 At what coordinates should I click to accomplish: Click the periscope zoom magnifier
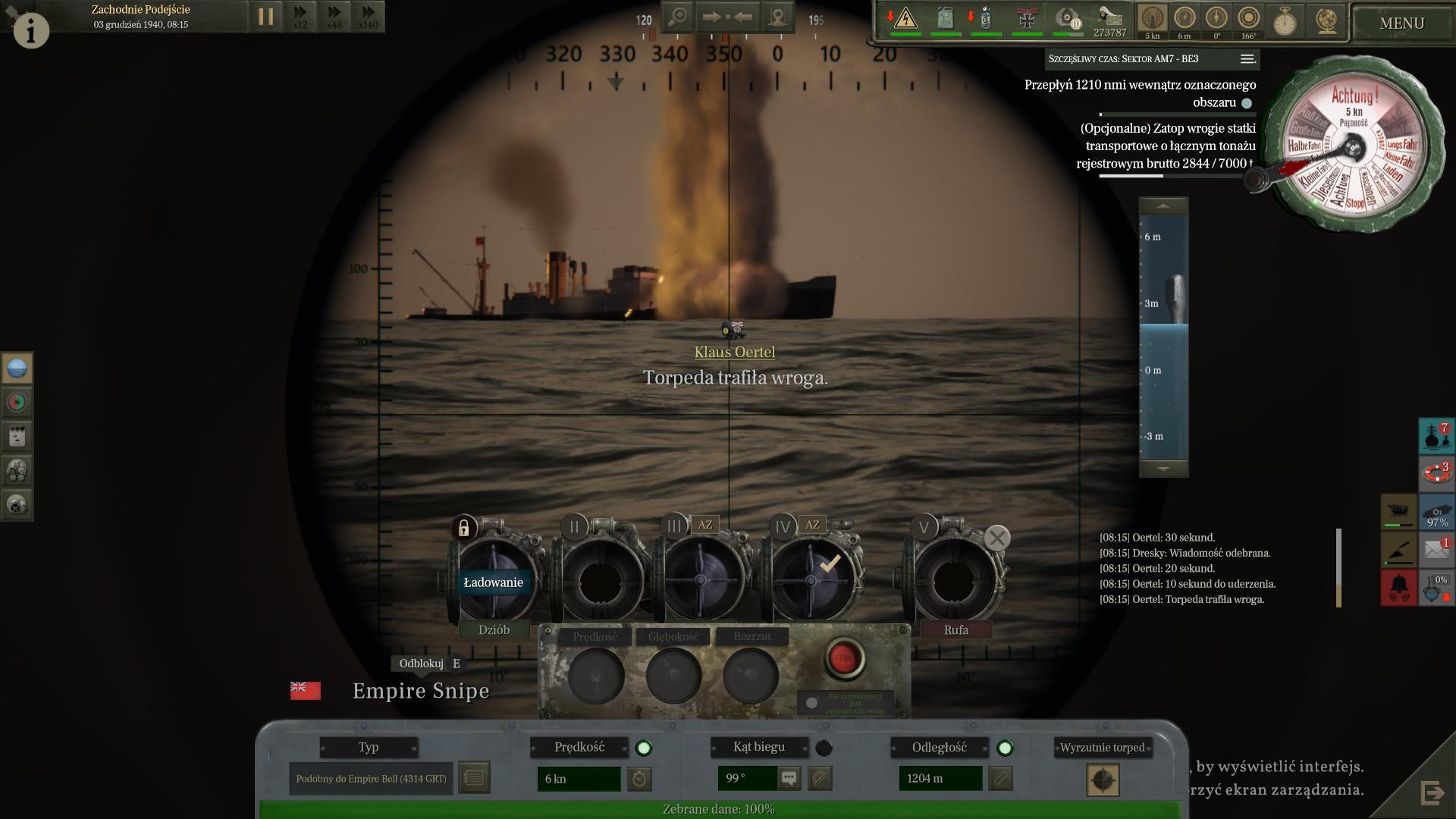(x=678, y=17)
